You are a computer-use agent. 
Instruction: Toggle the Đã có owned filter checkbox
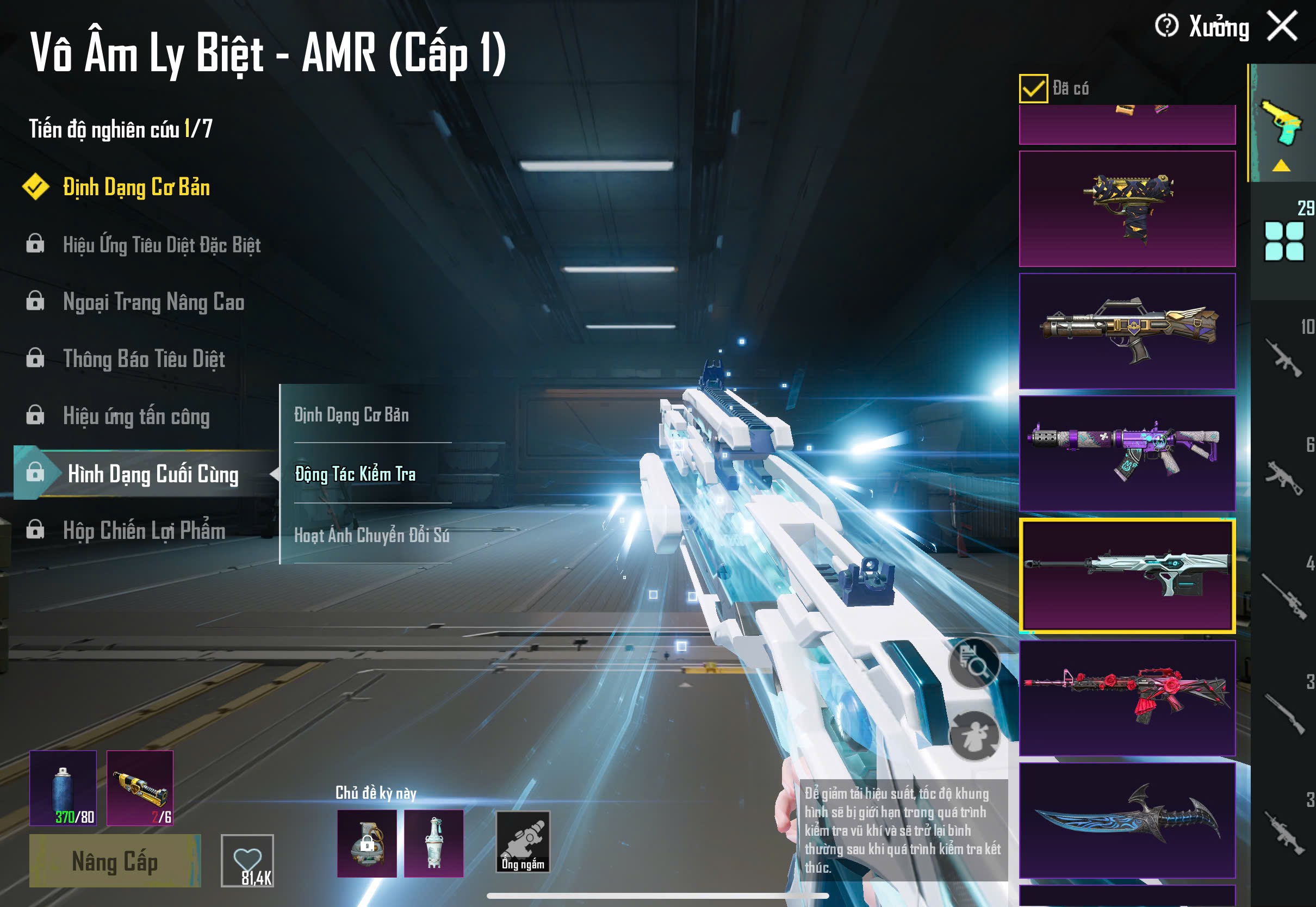[1033, 89]
